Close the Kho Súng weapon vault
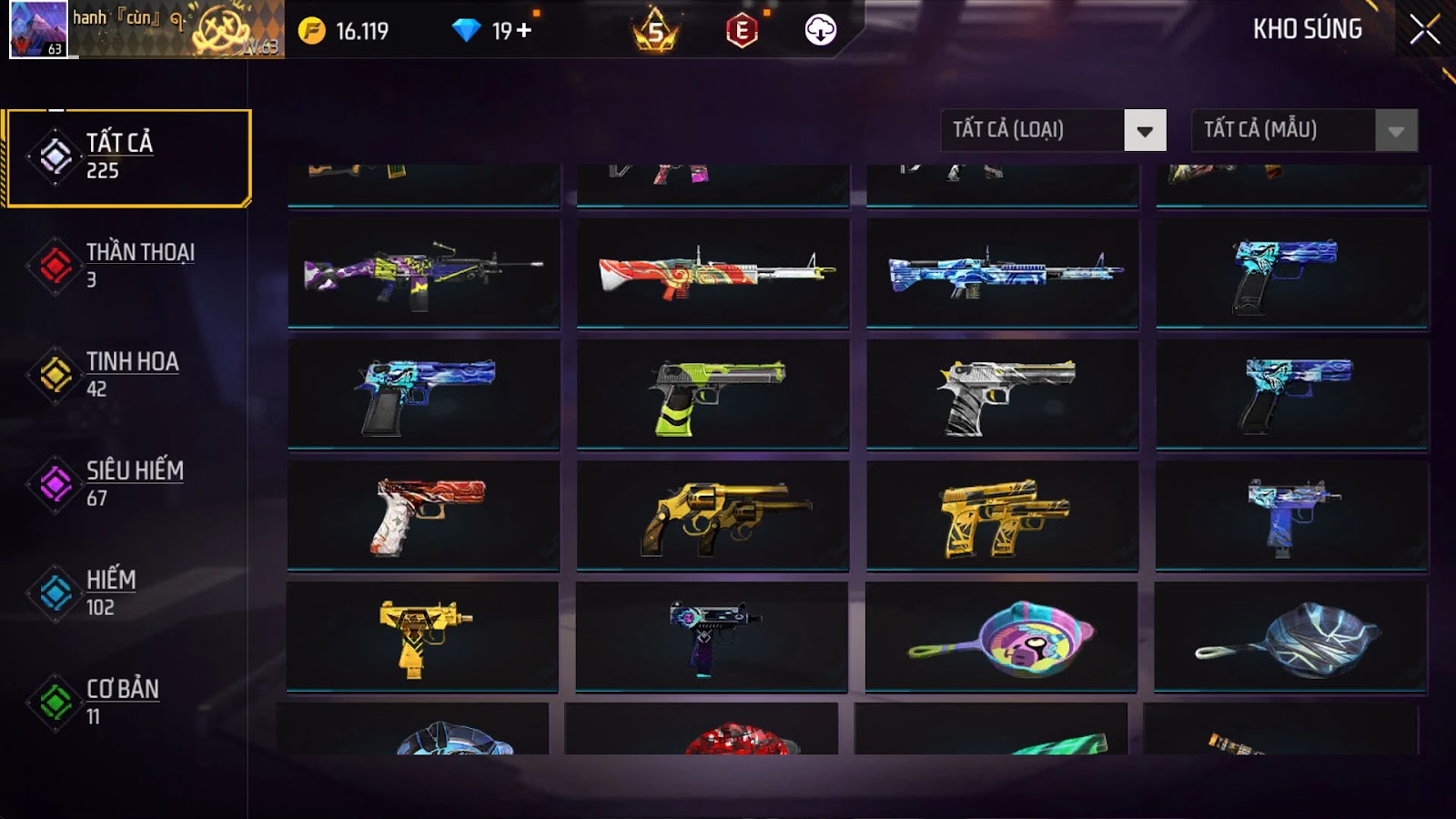This screenshot has height=819, width=1456. [x=1424, y=30]
